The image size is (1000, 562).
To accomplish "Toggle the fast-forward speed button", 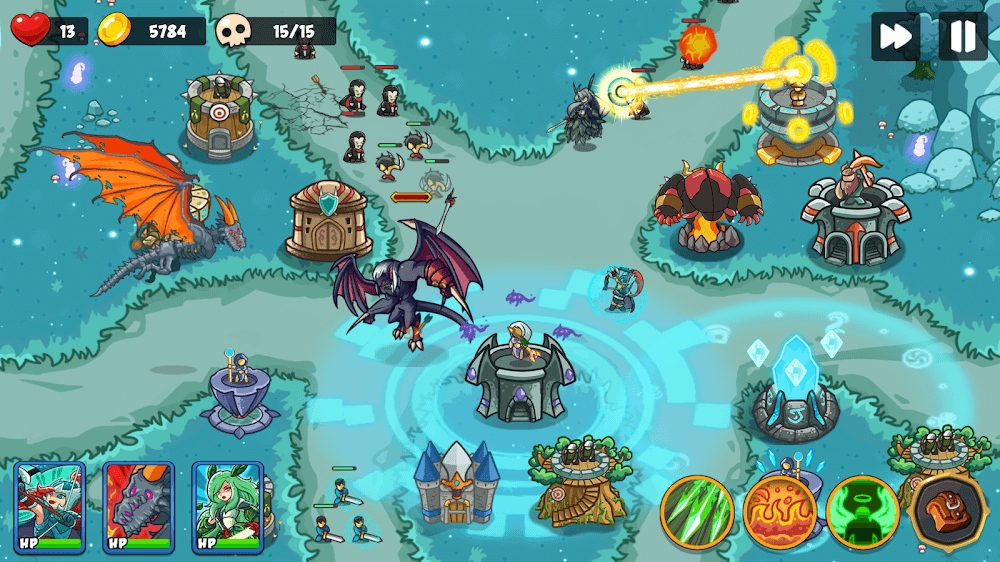I will pos(896,37).
